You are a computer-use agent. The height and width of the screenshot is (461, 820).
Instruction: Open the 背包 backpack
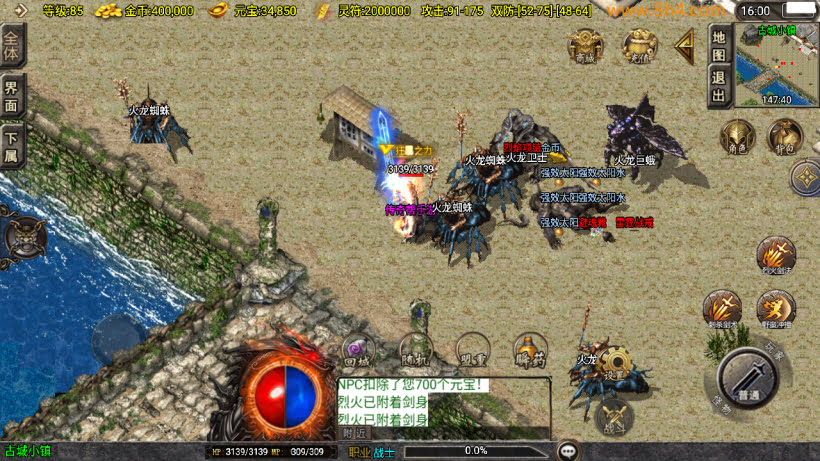pyautogui.click(x=785, y=136)
